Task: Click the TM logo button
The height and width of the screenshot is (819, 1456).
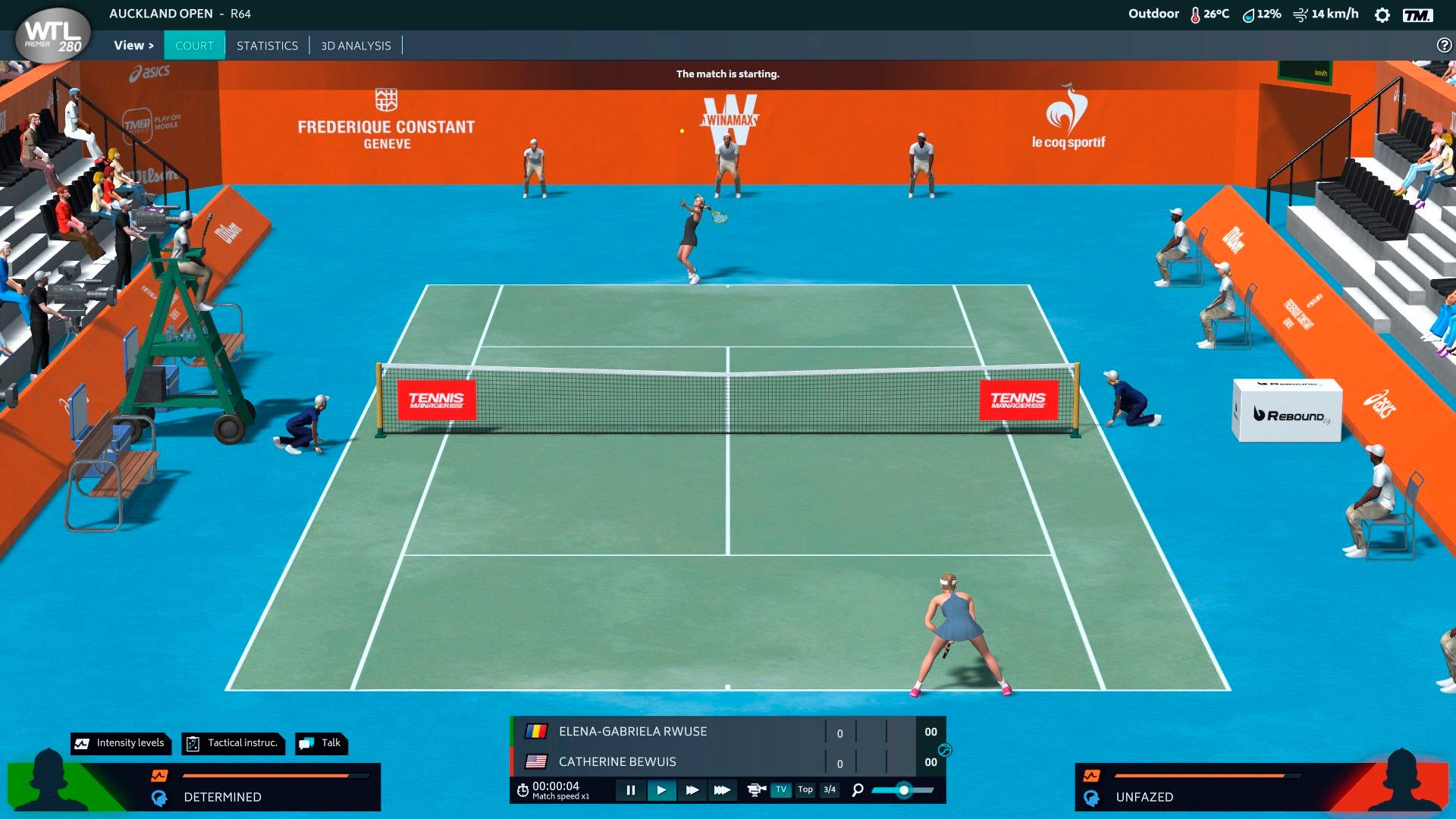Action: tap(1417, 15)
